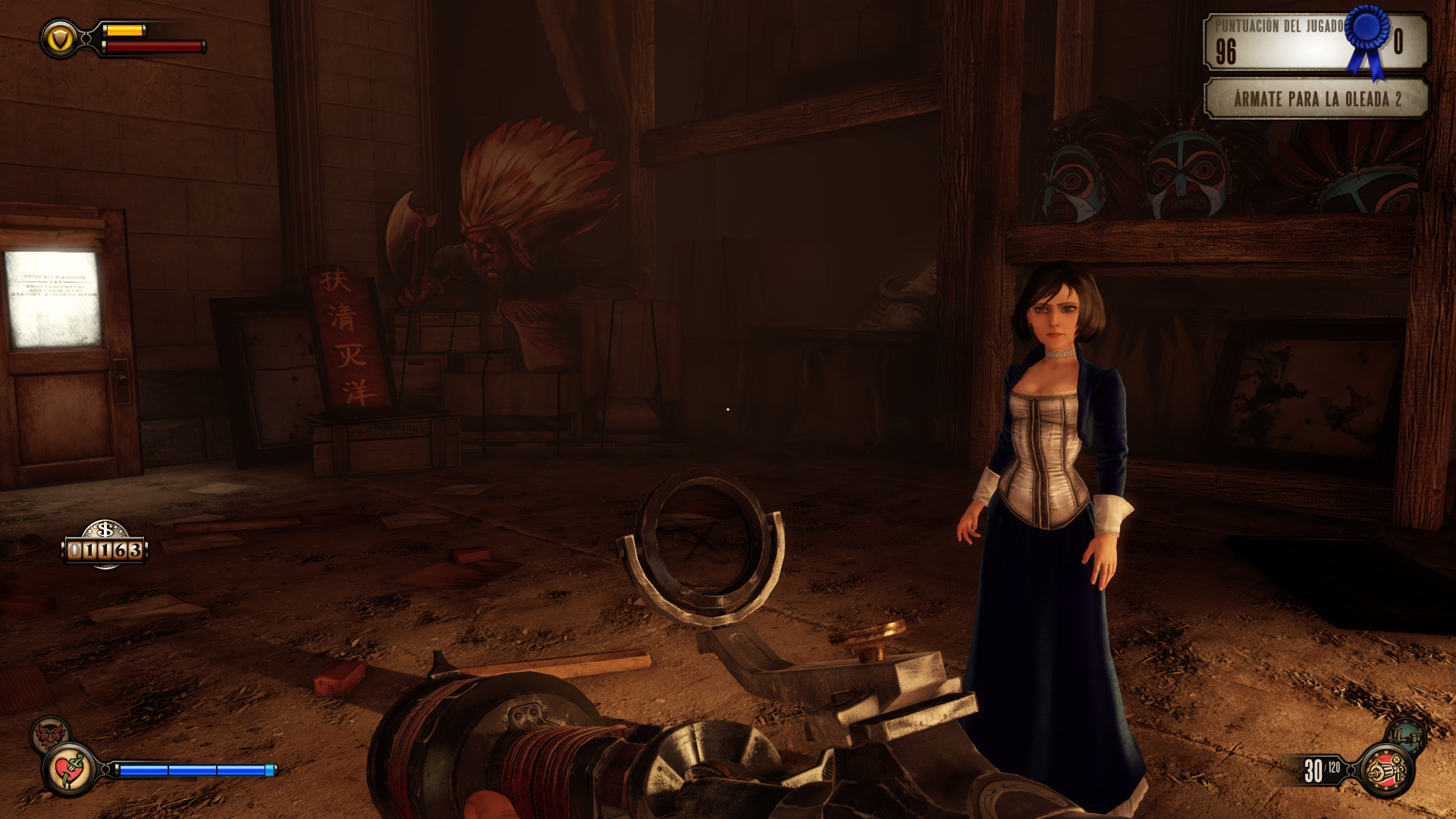Click the equipped crank gun weapon icon
The width and height of the screenshot is (1456, 819).
click(x=1387, y=770)
